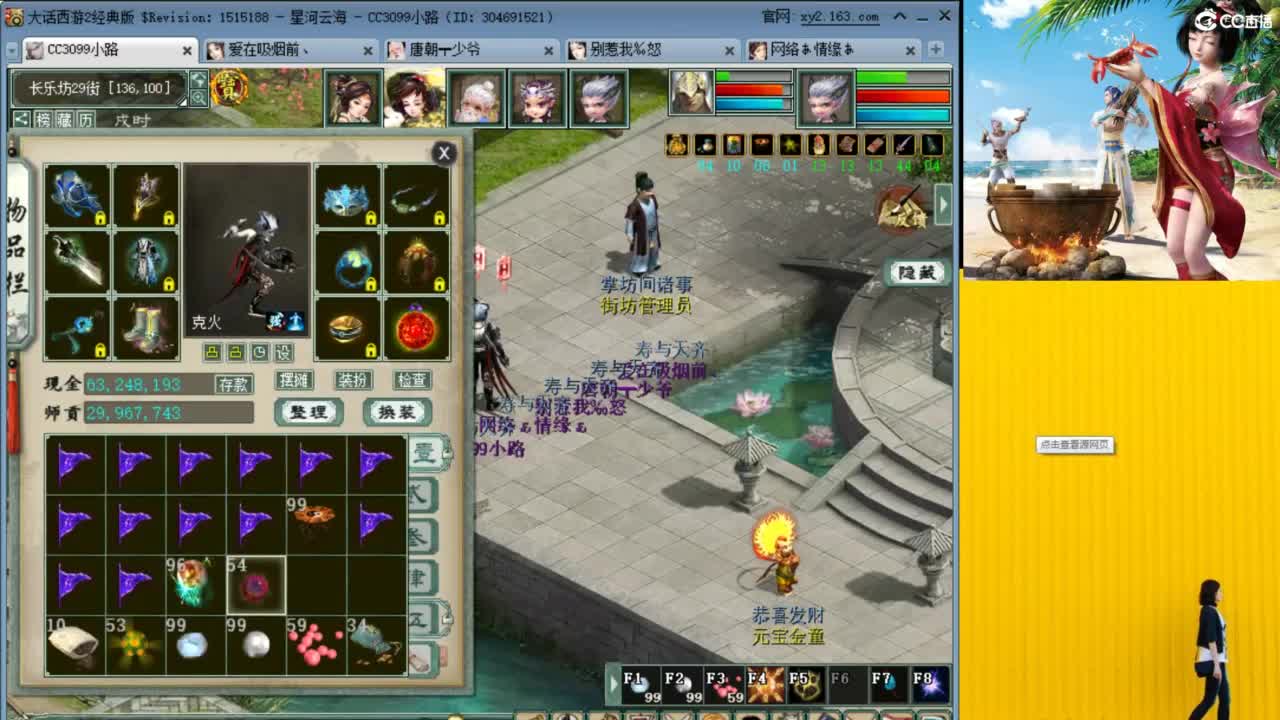Click the 存款 deposit button
1280x720 pixels.
236,382
